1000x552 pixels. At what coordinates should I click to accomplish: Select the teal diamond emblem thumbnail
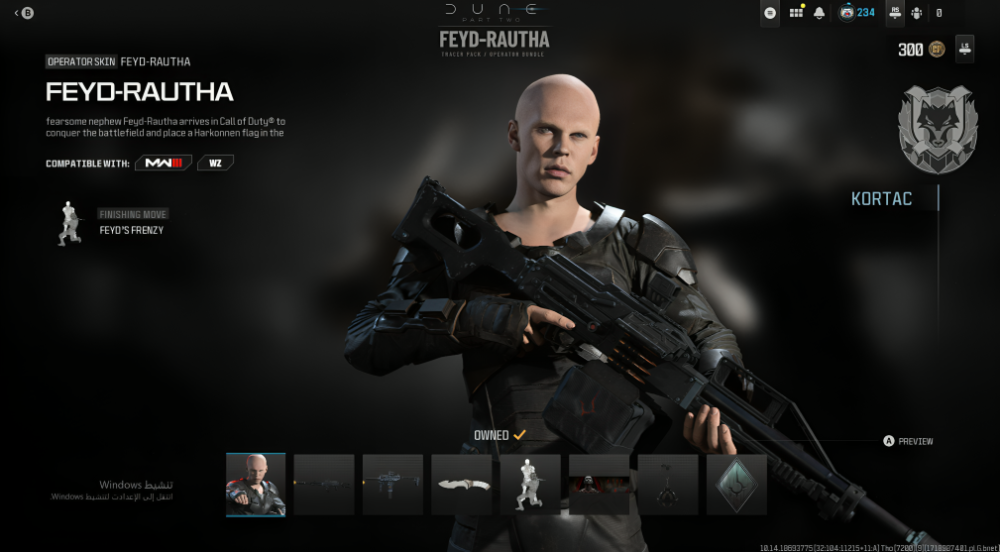pyautogui.click(x=736, y=485)
